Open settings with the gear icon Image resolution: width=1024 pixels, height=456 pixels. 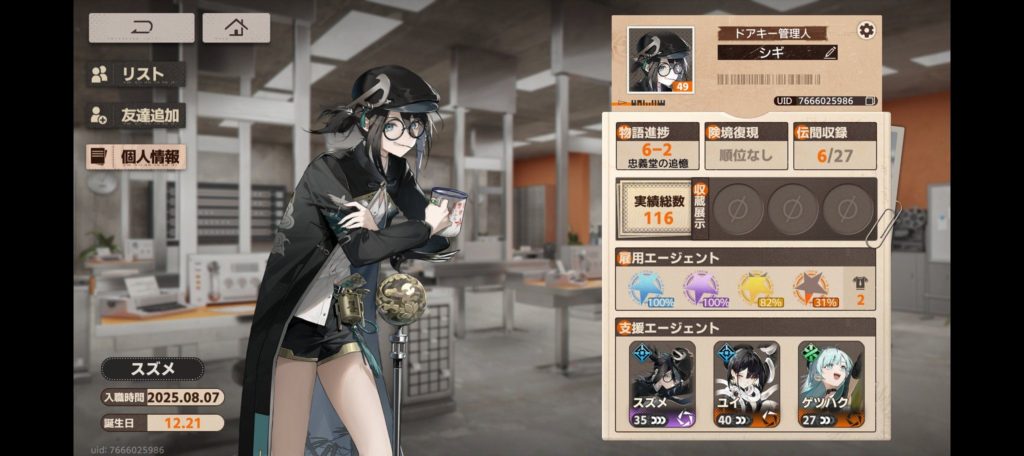[866, 30]
